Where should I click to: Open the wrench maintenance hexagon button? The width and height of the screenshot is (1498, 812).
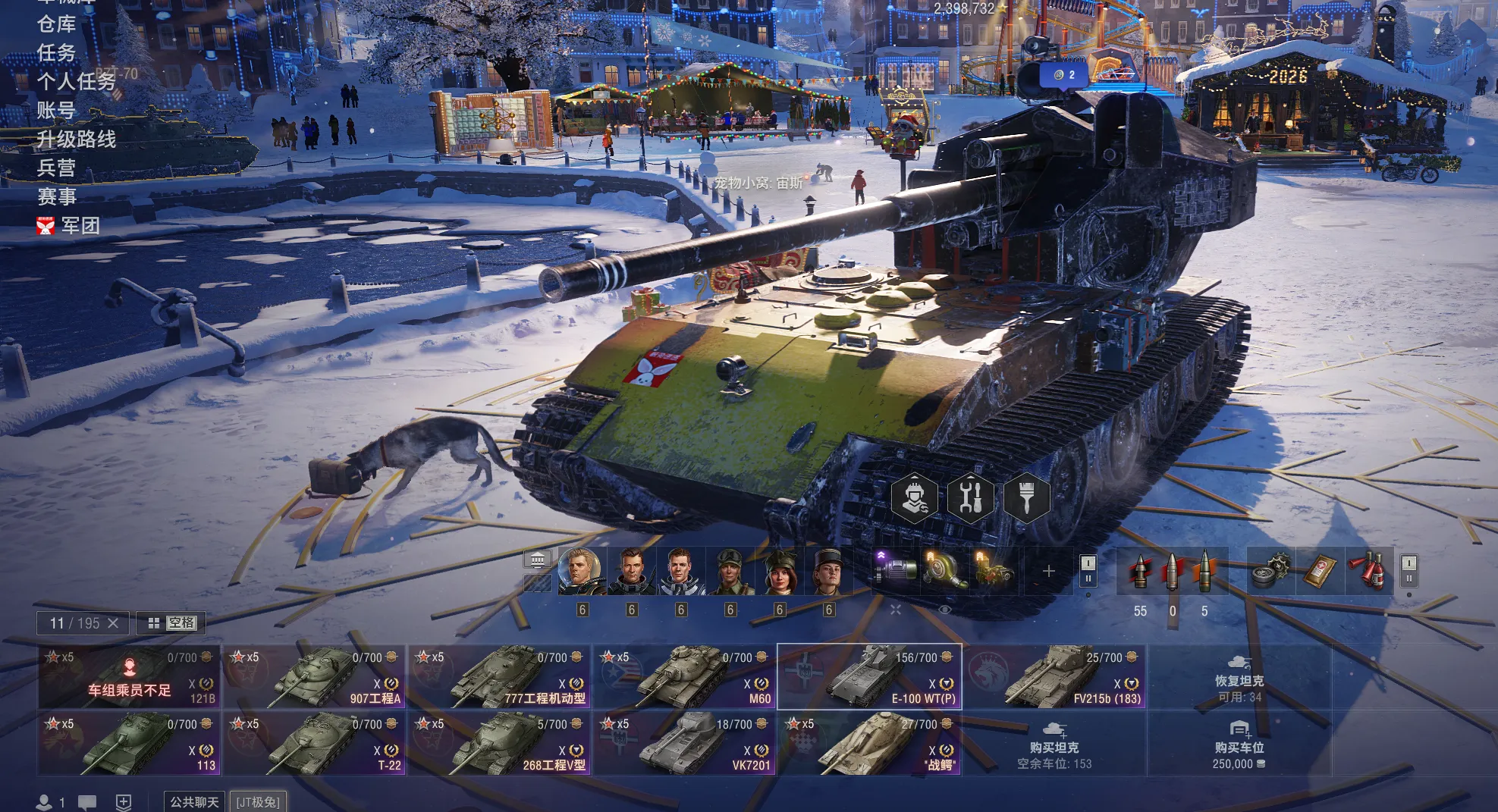(x=971, y=497)
